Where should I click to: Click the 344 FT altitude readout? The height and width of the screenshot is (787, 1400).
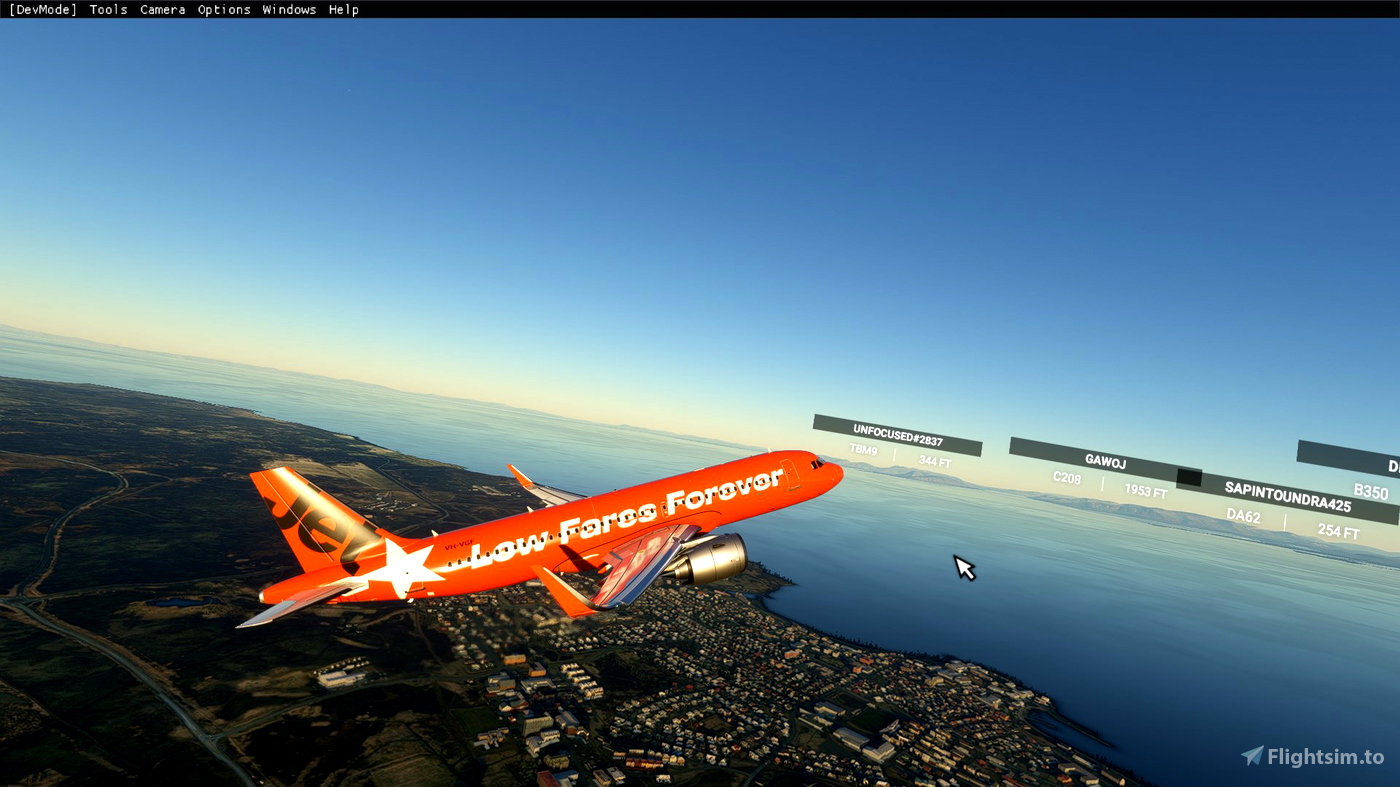[935, 461]
